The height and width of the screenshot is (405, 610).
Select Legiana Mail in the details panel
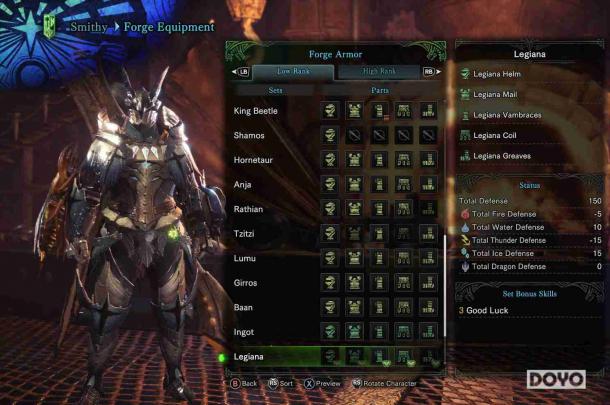499,94
